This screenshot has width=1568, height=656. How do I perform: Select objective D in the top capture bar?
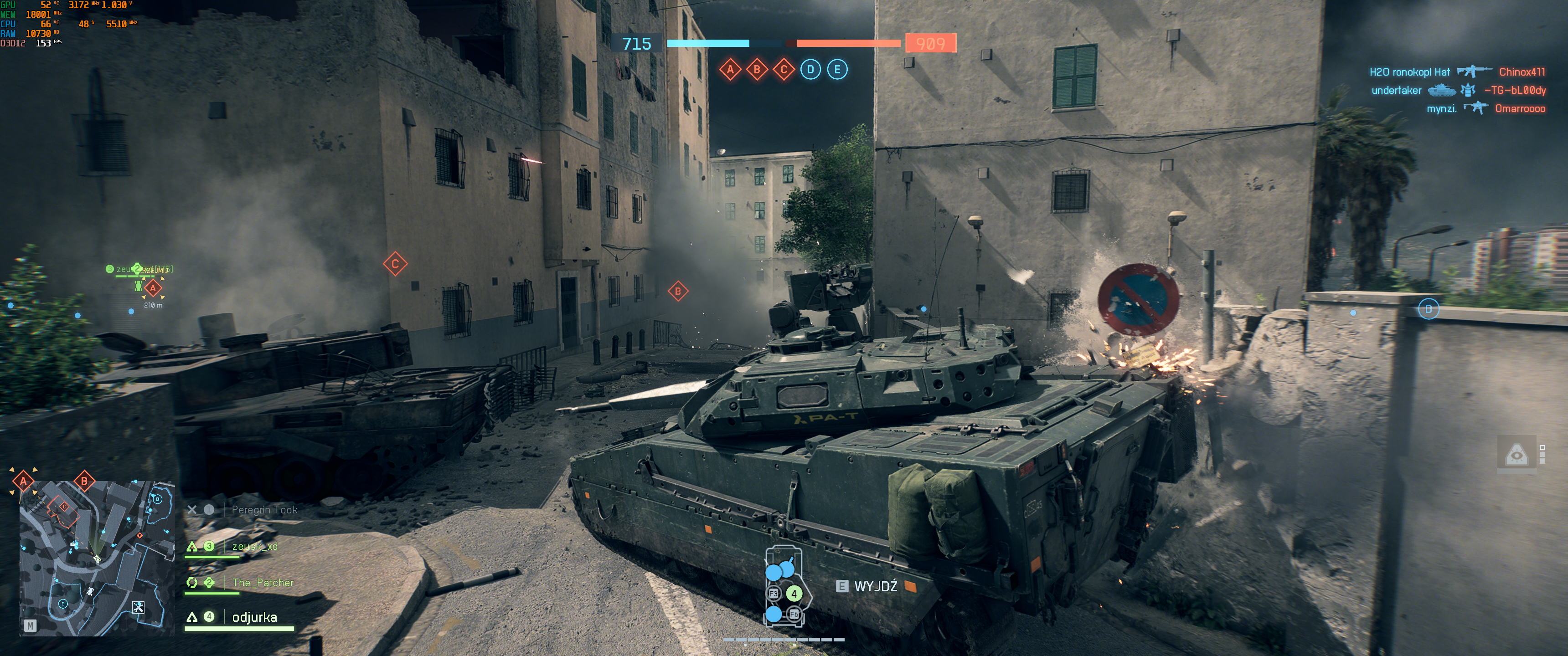tap(810, 69)
